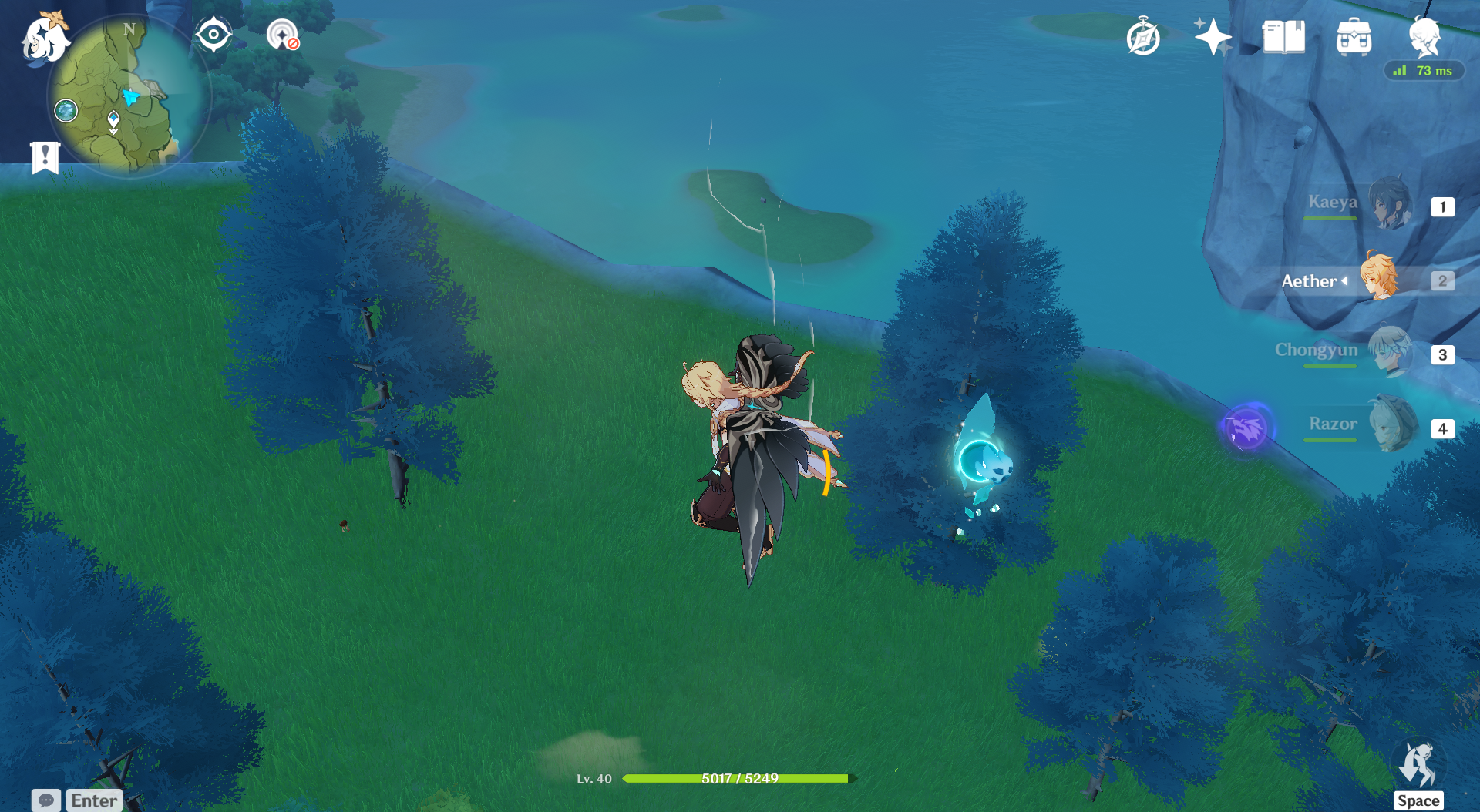Click the co-op signal icon
1480x812 pixels.
(x=282, y=35)
